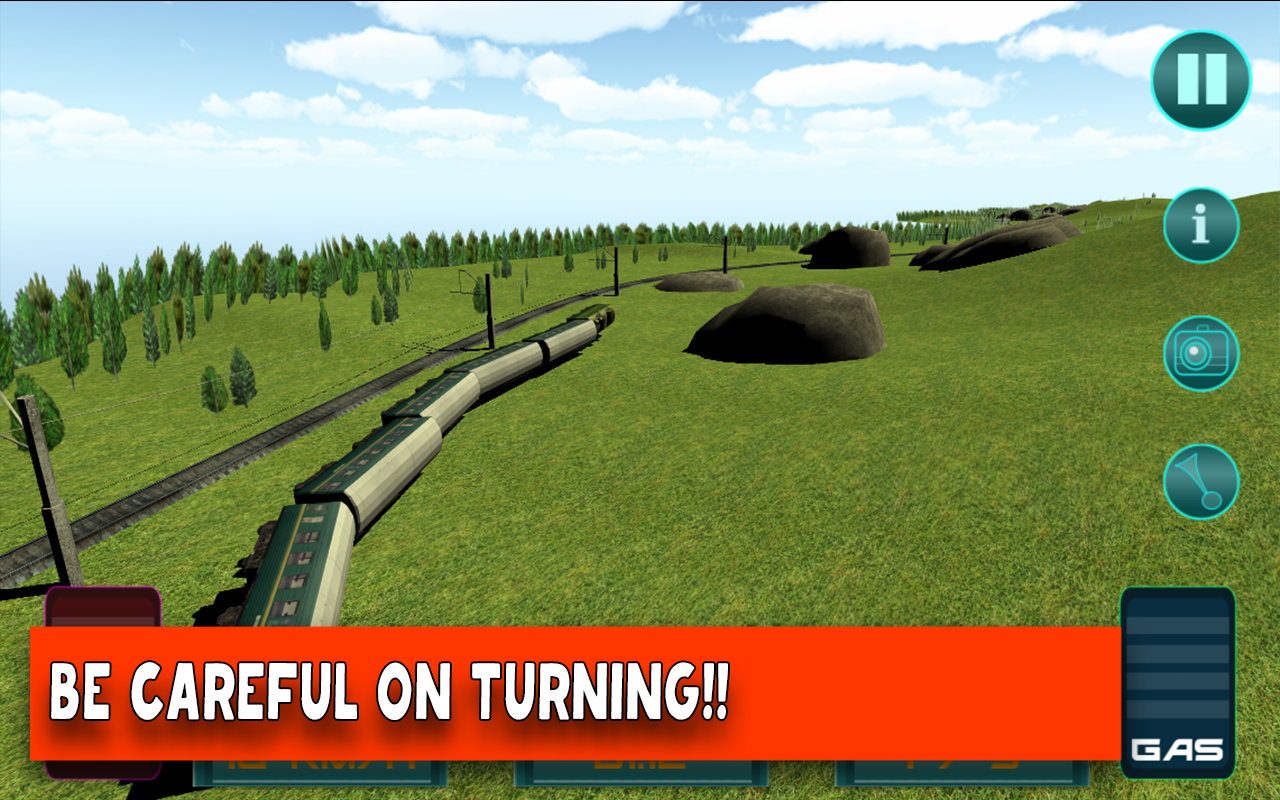Take a screenshot with the camera icon
The image size is (1280, 800).
[1201, 355]
